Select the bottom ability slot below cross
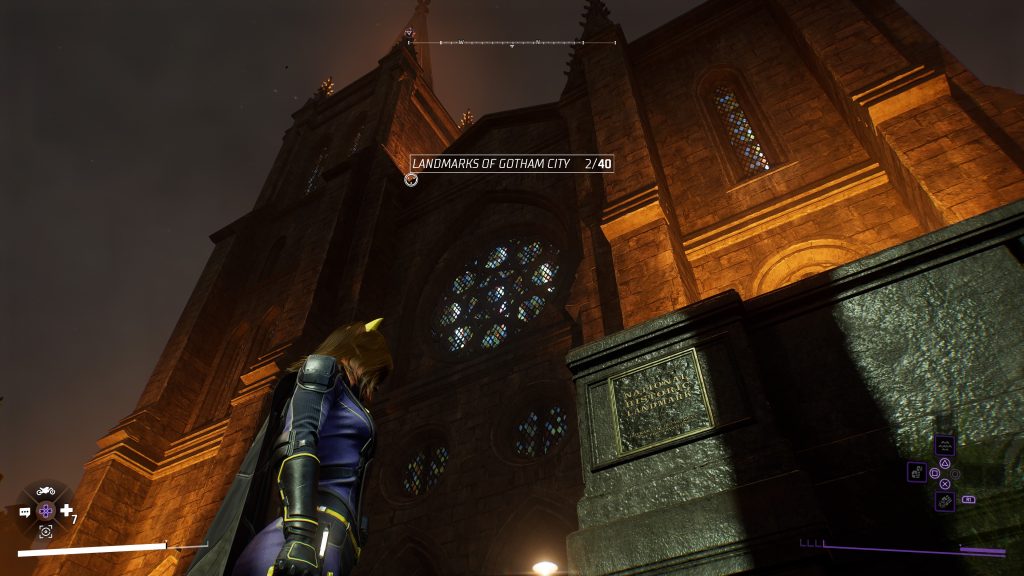 [x=944, y=500]
